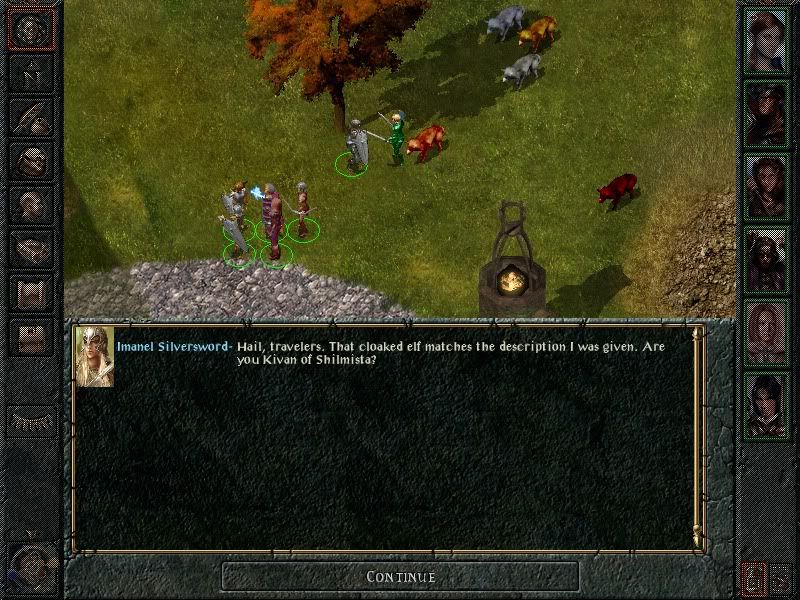Continue the dialogue with Imanel Silversword
Image resolution: width=800 pixels, height=600 pixels.
pos(400,576)
